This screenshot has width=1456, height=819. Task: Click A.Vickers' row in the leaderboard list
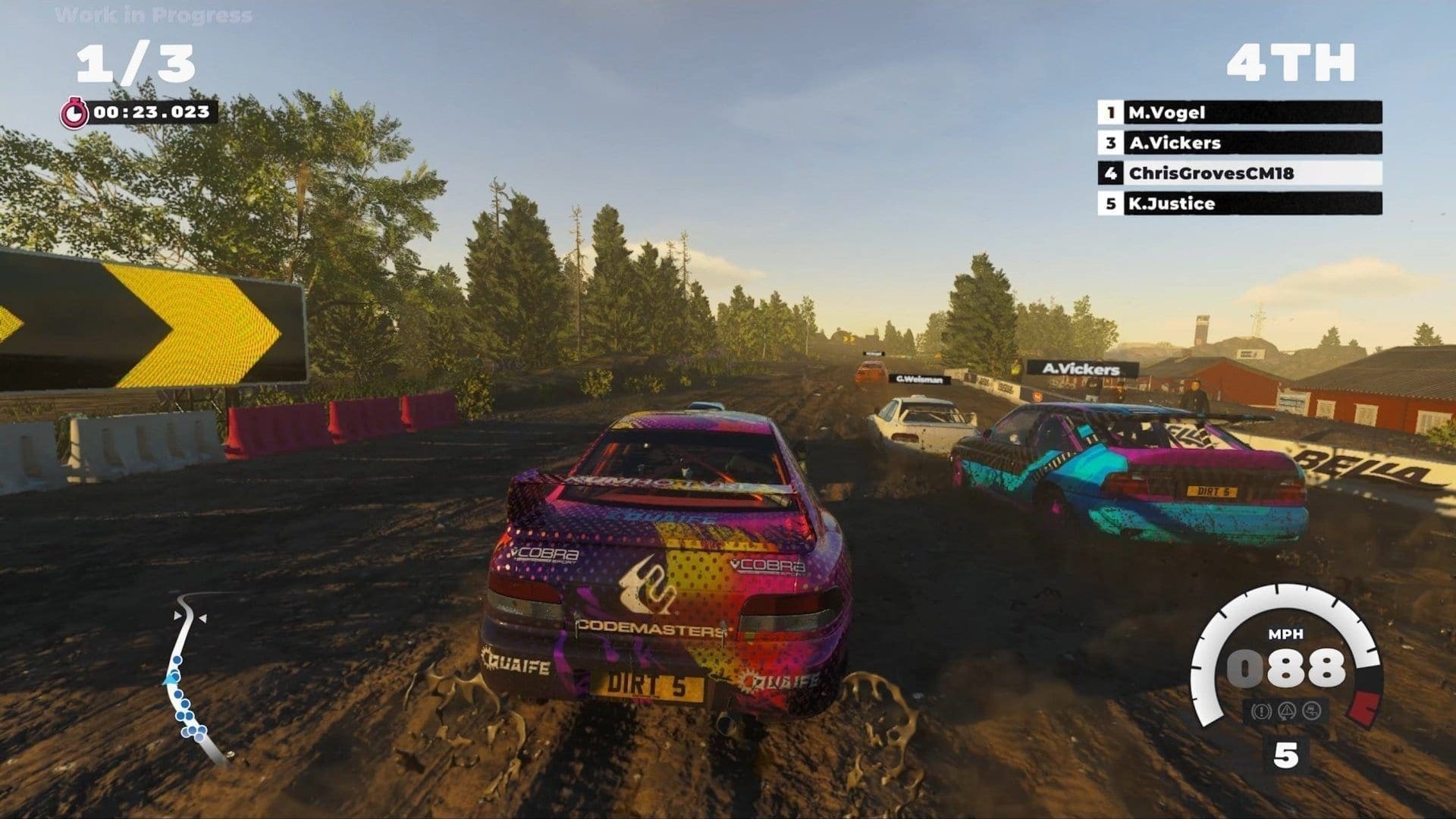click(1239, 143)
